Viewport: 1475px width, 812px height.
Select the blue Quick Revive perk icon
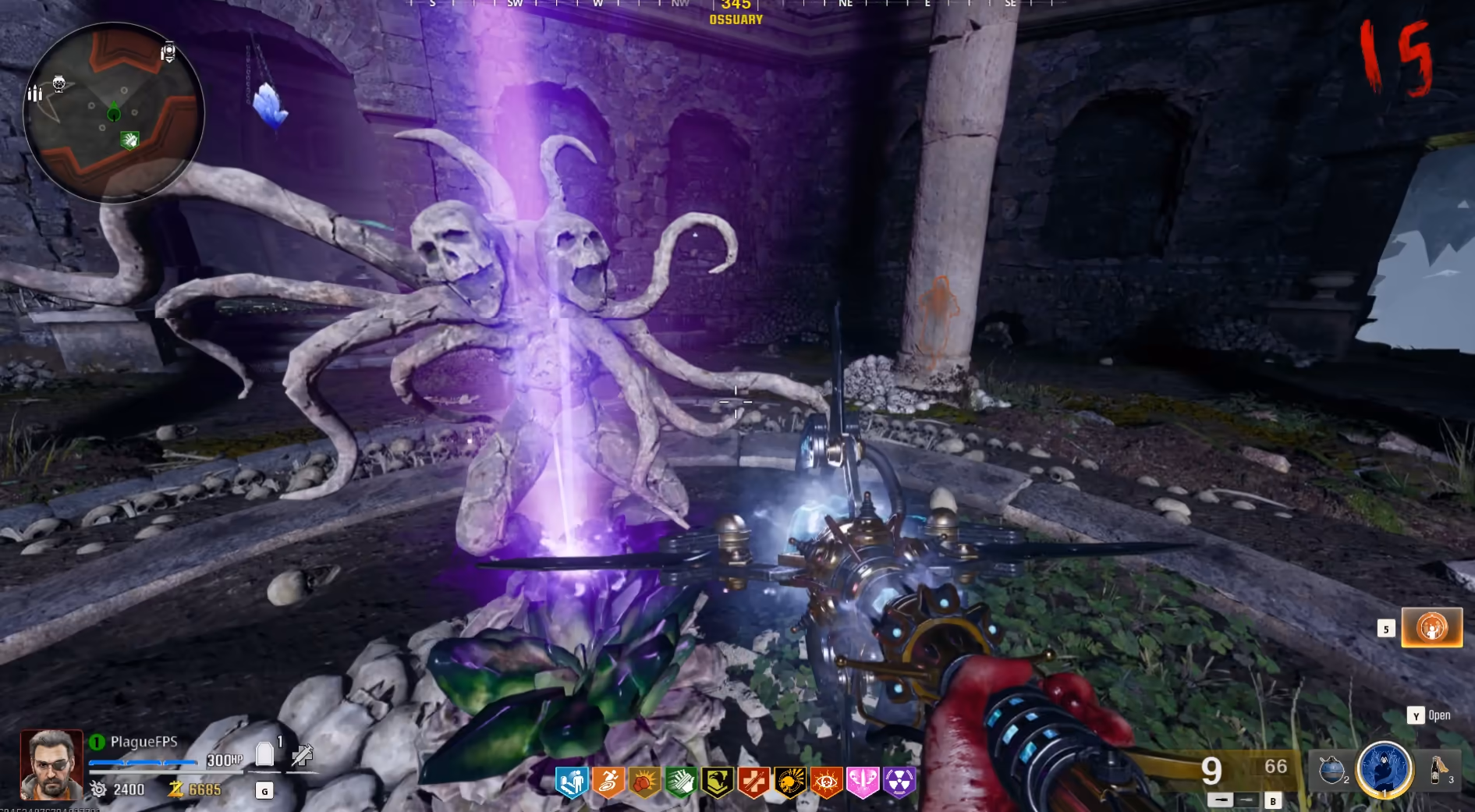coord(572,782)
